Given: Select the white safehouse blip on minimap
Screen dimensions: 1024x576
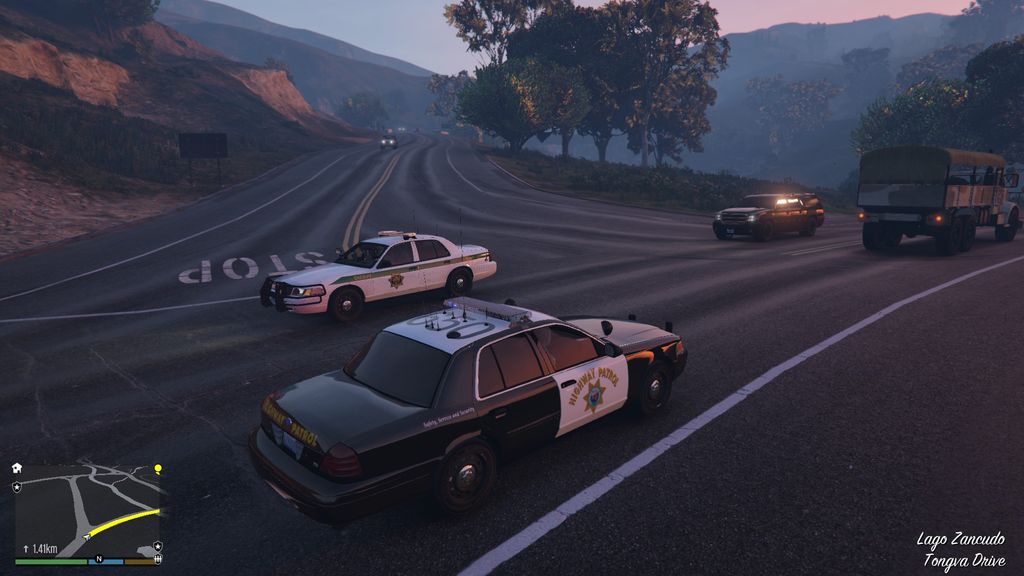Looking at the screenshot, I should 18,468.
